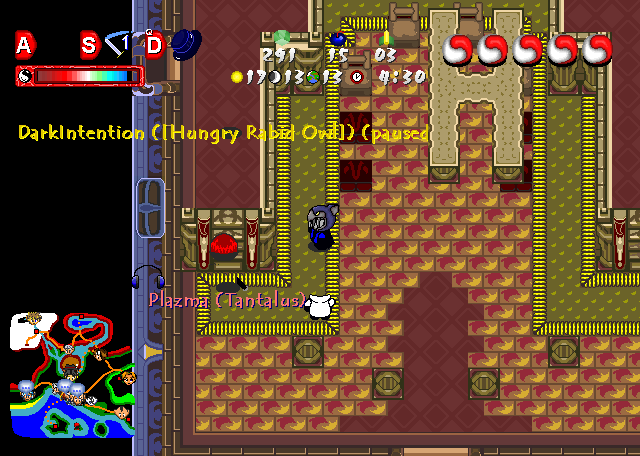This screenshot has width=640, height=456.
Task: Select the dark blue hat item beside D
Action: pyautogui.click(x=186, y=43)
